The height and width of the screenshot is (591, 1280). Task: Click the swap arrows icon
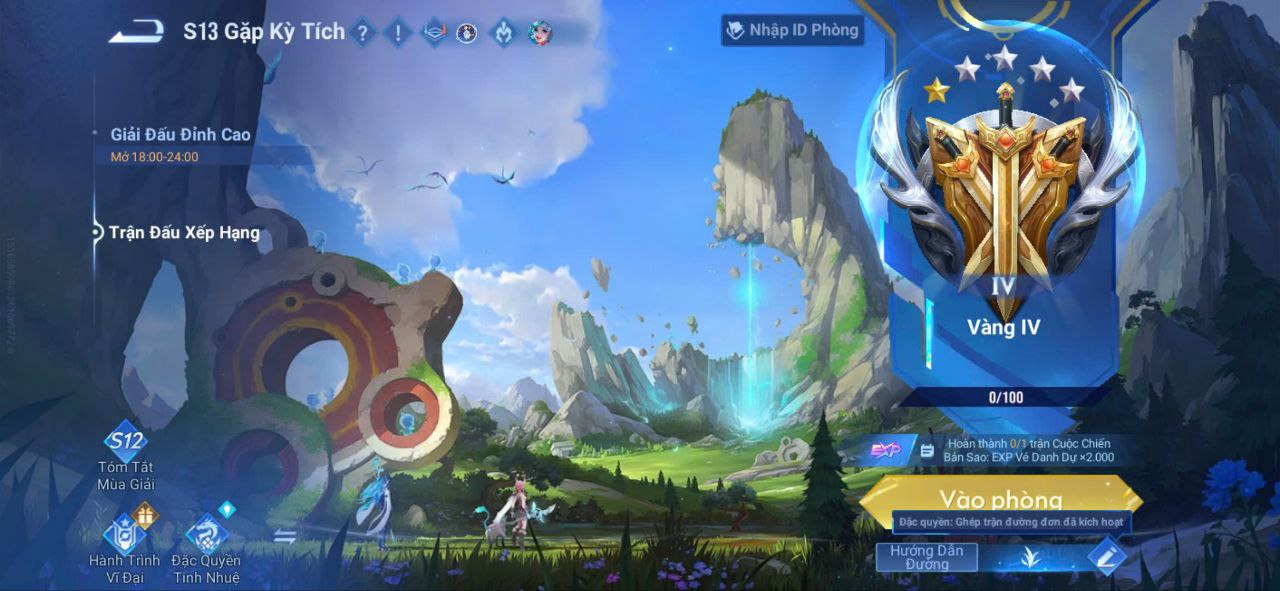(285, 537)
